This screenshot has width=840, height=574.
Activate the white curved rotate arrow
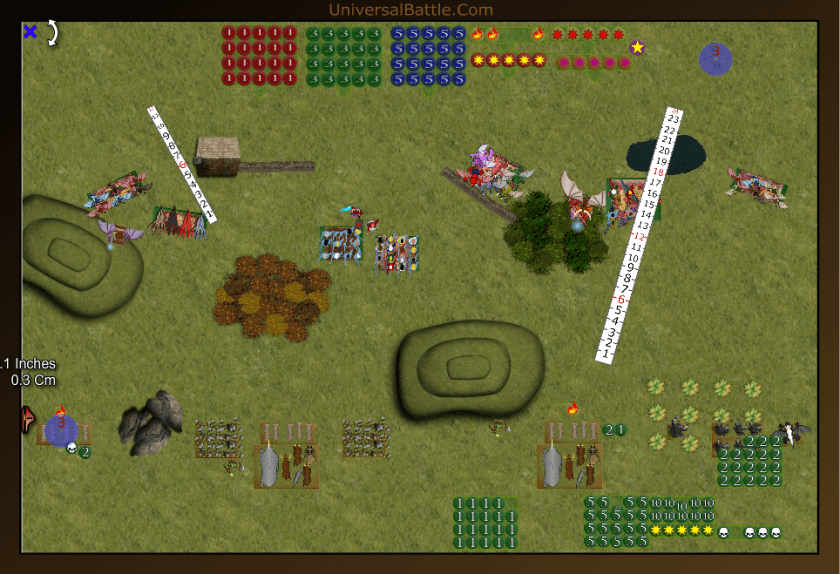point(52,32)
